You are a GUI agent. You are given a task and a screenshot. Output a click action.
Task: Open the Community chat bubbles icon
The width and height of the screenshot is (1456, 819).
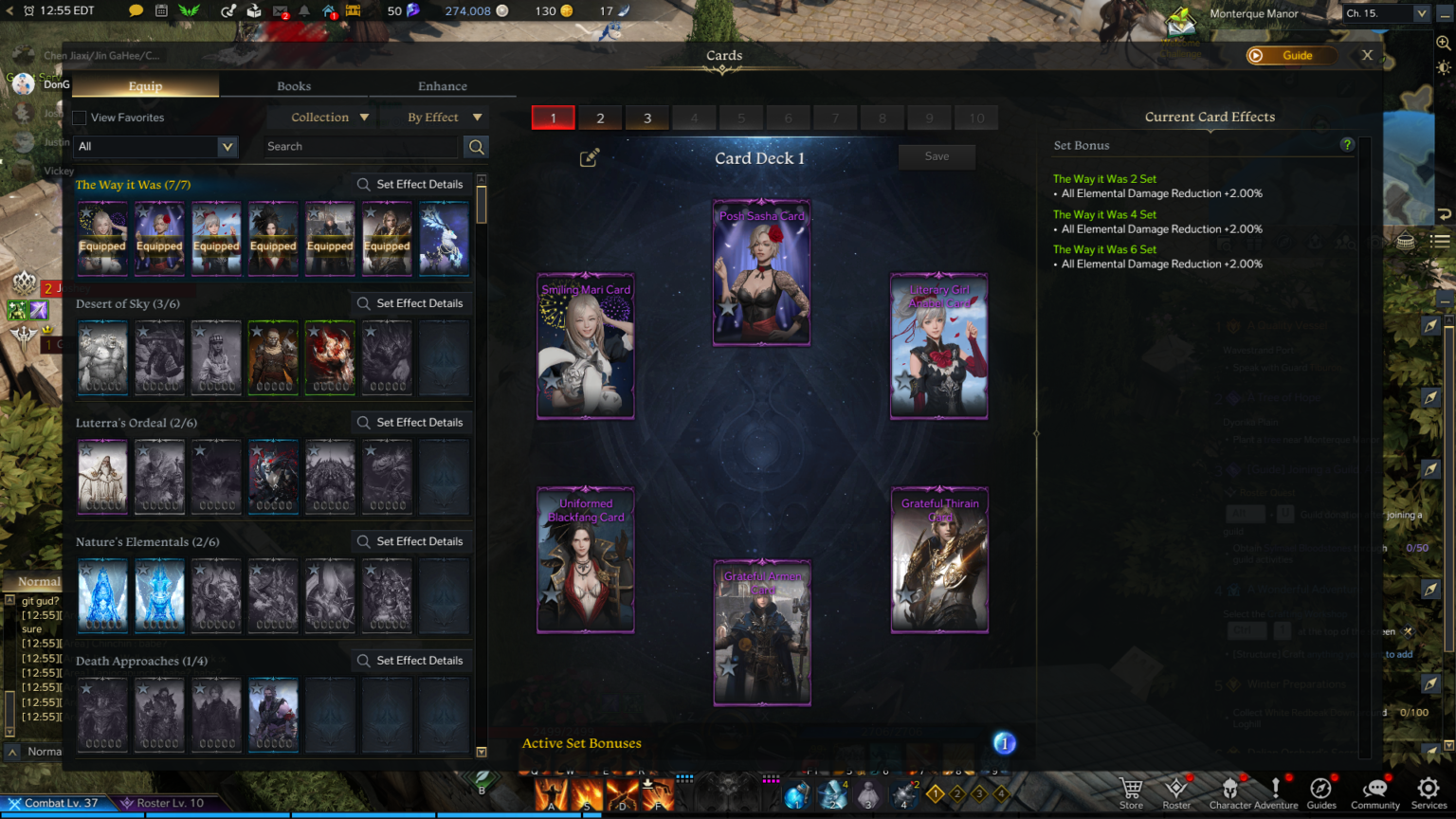[x=1375, y=789]
